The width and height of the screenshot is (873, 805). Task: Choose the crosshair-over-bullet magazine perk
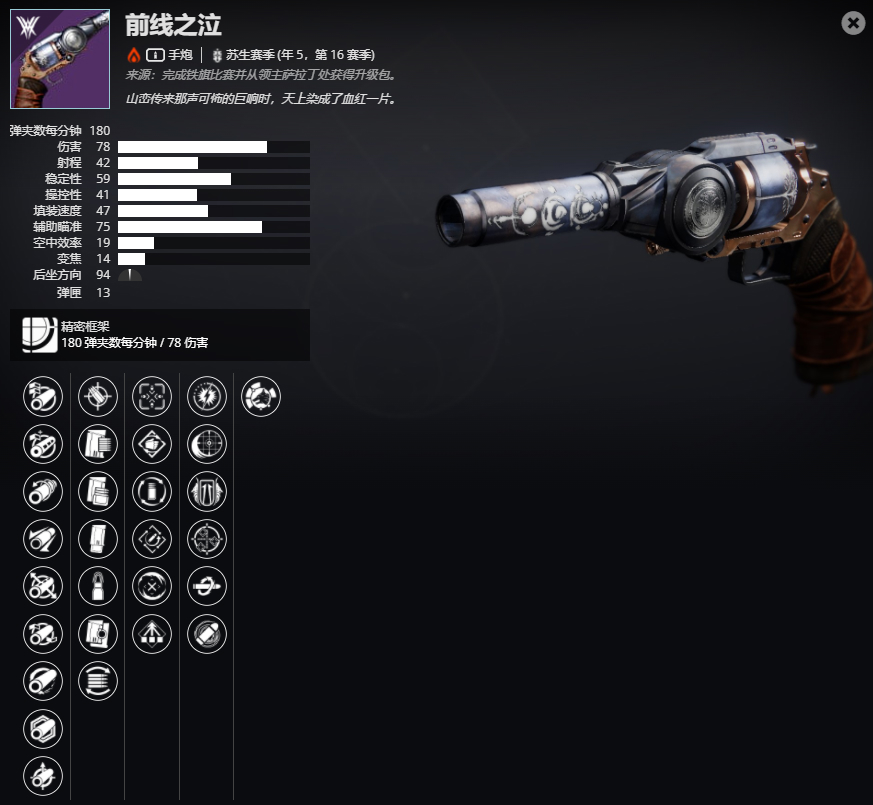98,397
